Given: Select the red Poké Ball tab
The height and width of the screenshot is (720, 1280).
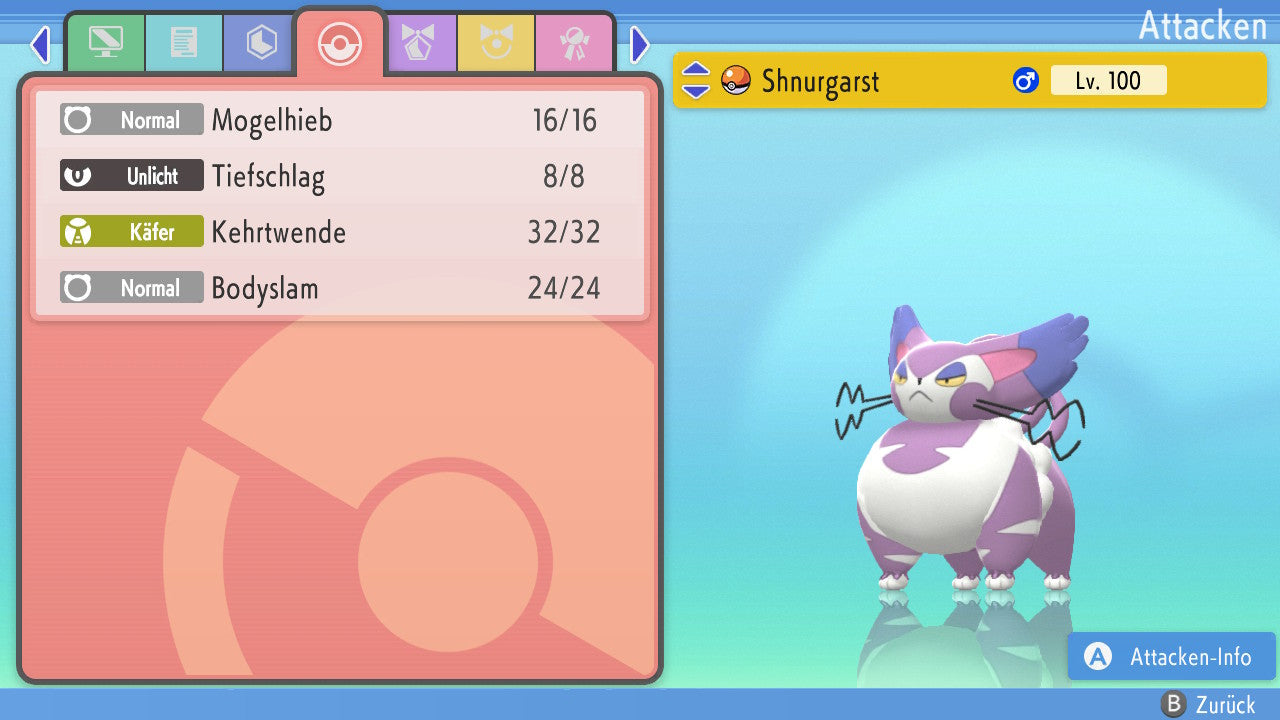Looking at the screenshot, I should point(340,44).
